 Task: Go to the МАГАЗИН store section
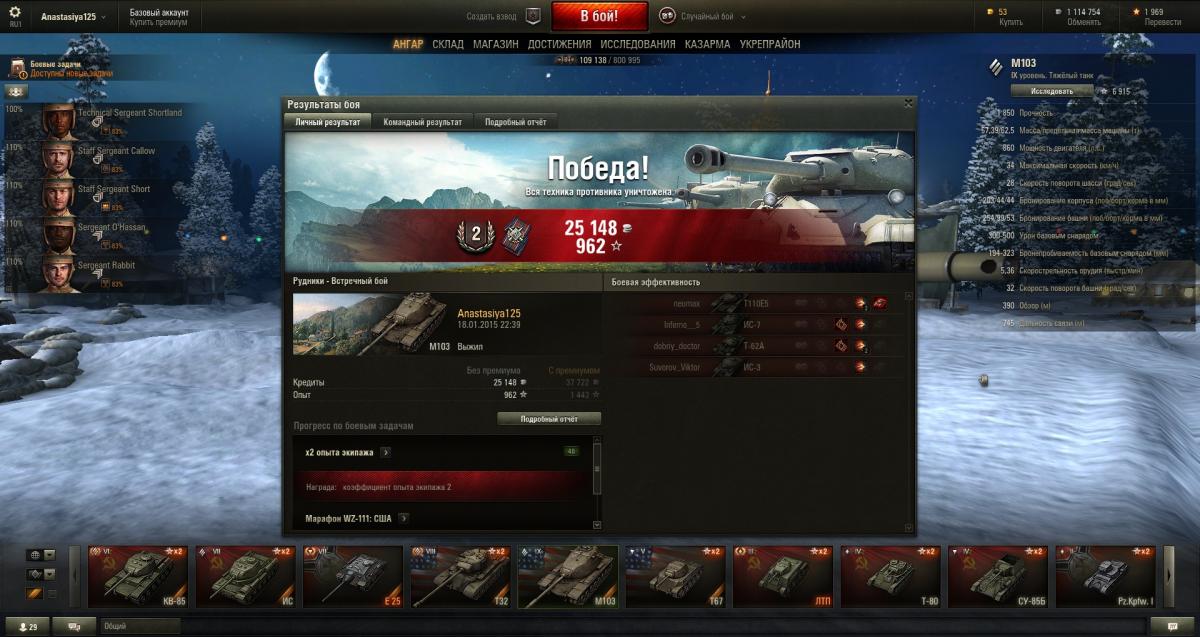click(495, 44)
